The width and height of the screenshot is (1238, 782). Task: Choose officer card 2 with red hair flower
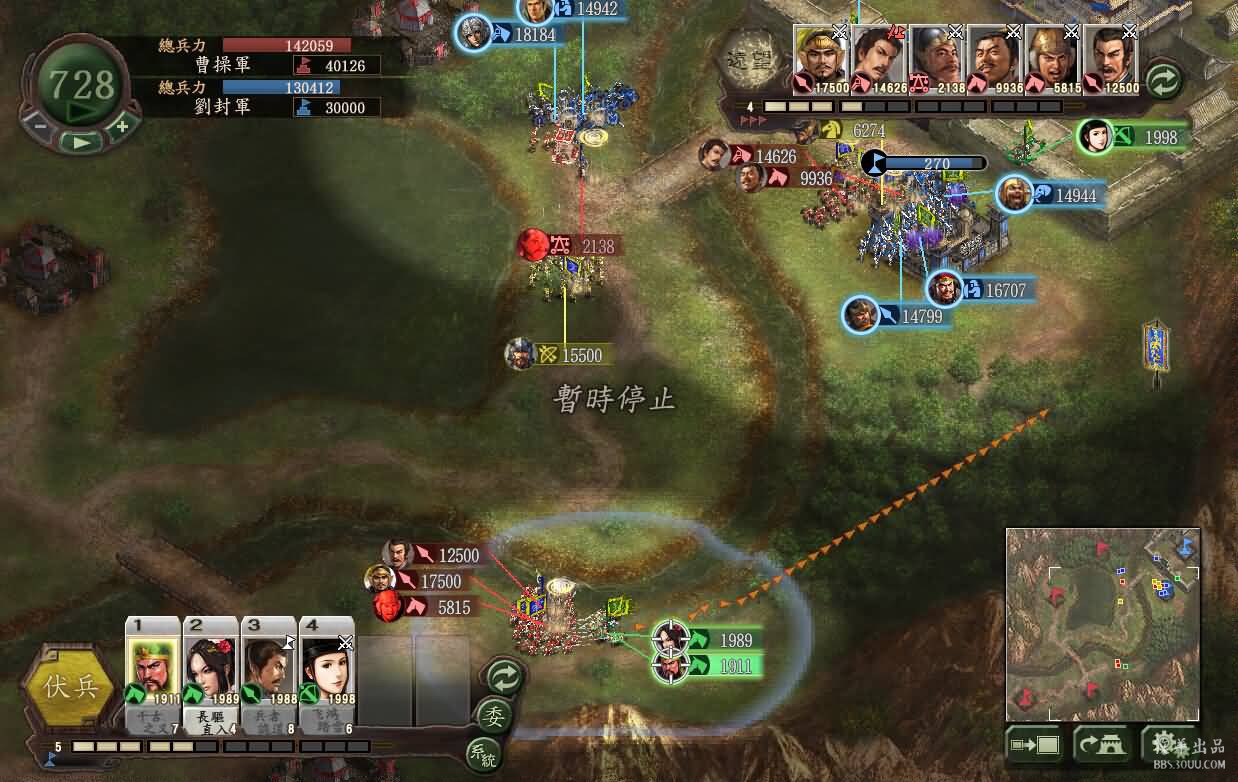(210, 667)
